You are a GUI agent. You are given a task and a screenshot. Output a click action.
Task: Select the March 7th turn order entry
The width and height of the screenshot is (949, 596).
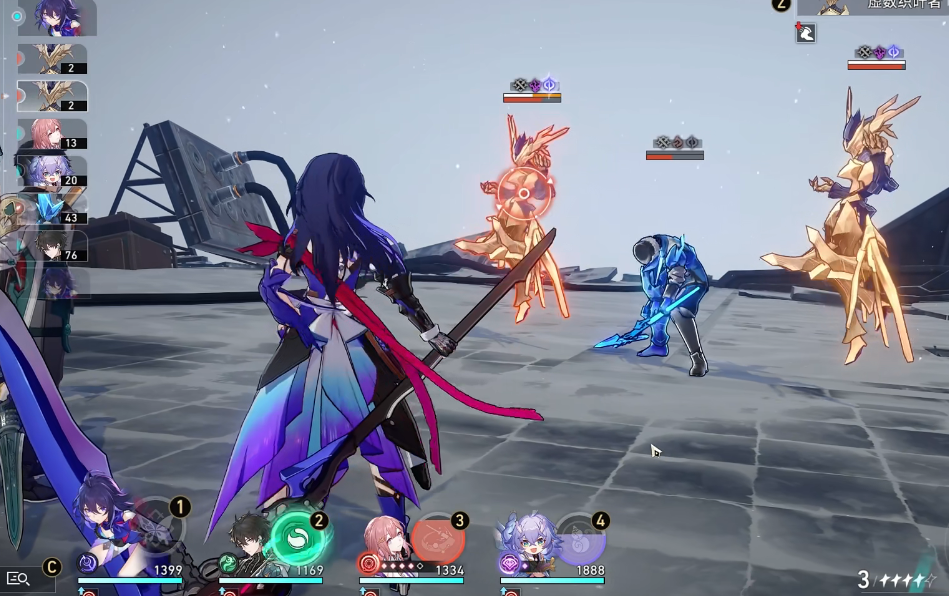(52, 134)
